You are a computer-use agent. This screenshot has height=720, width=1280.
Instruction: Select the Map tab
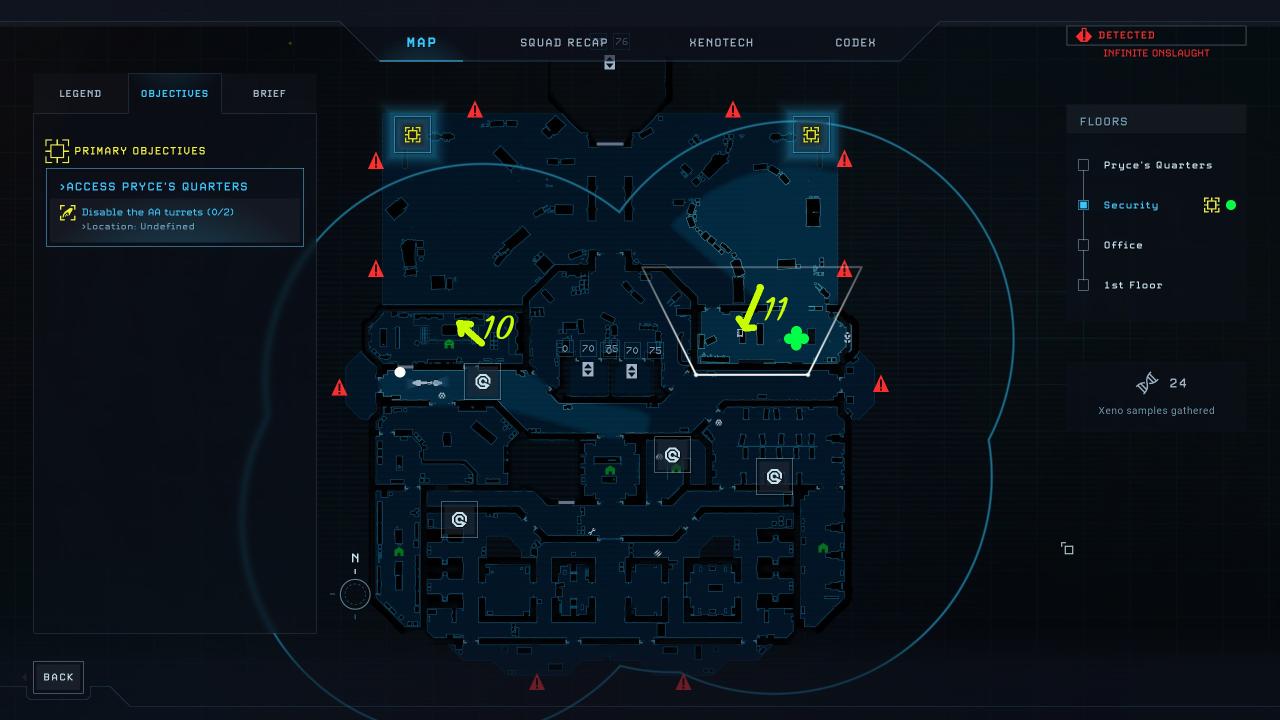tap(421, 43)
